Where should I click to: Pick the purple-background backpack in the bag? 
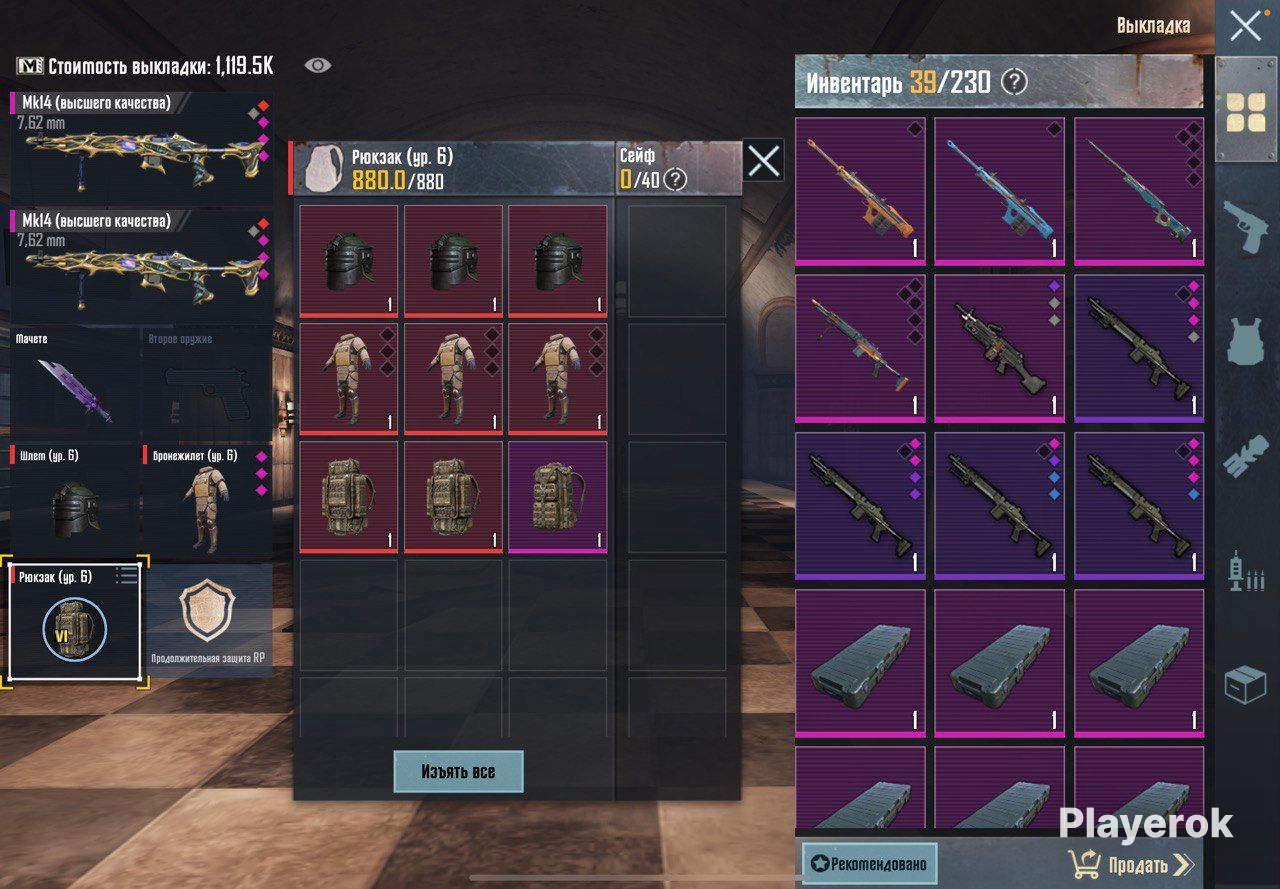tap(557, 496)
